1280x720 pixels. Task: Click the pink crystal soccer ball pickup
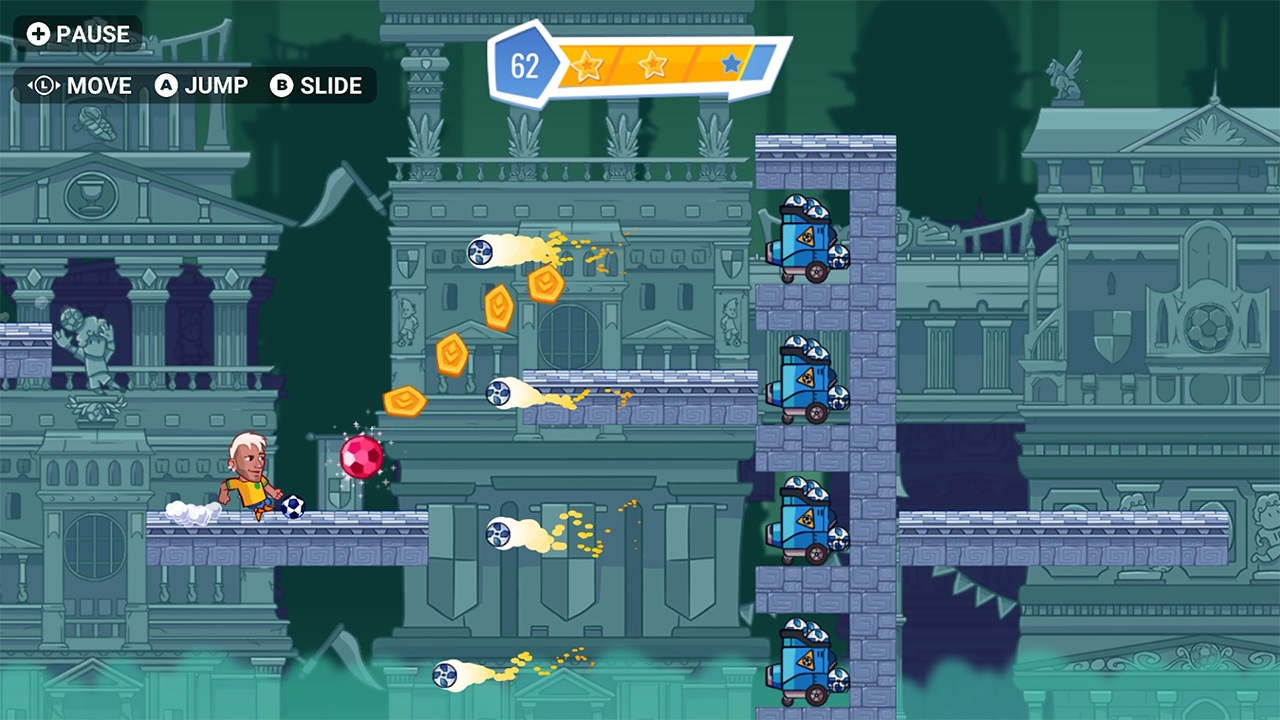[363, 456]
